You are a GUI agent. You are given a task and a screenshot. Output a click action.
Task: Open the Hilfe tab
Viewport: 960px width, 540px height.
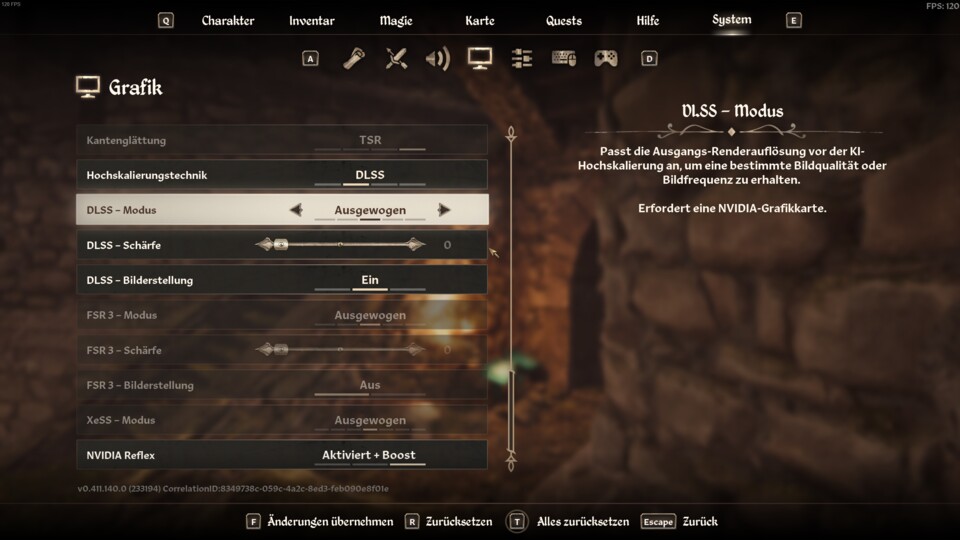tap(648, 21)
